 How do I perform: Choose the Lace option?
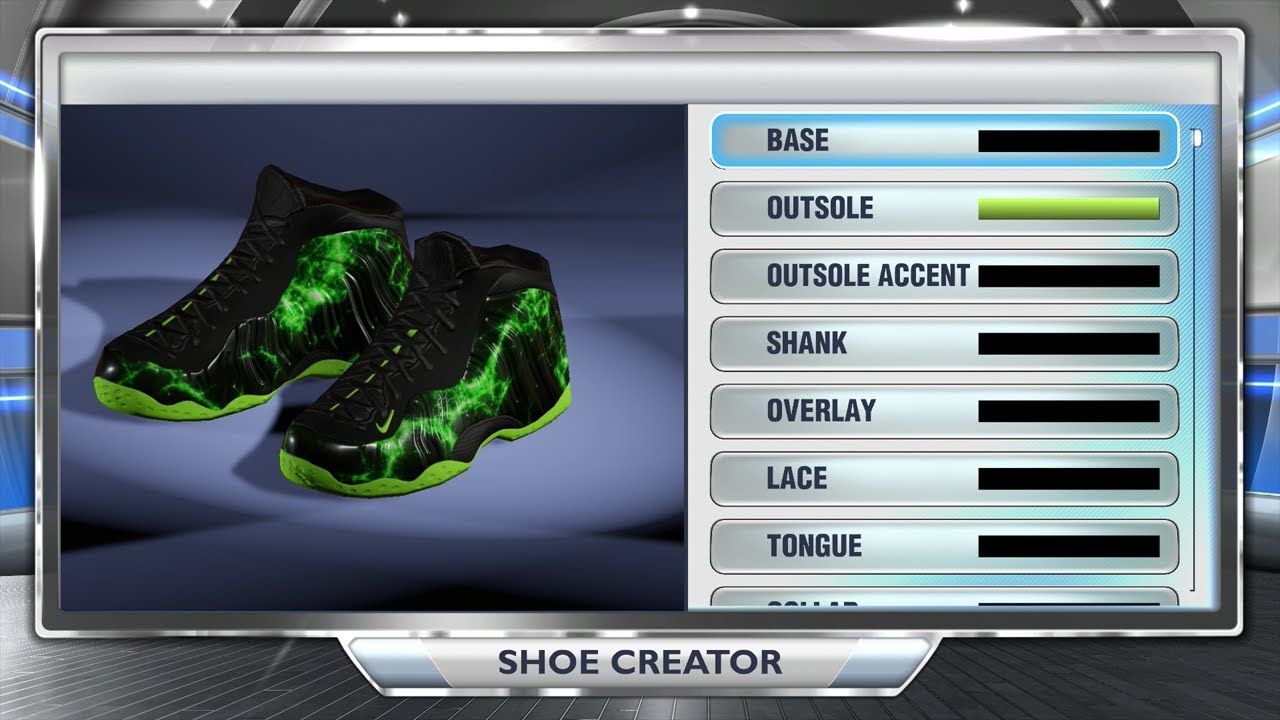pos(943,479)
